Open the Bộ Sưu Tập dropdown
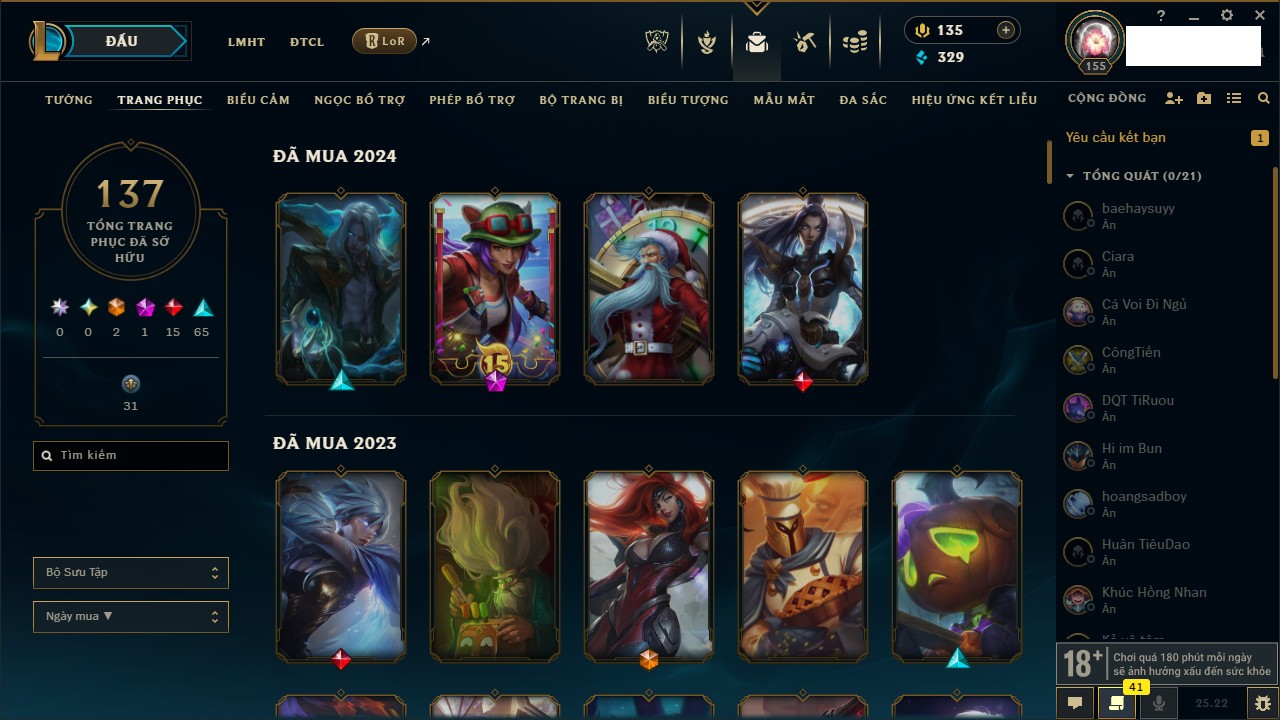Image resolution: width=1280 pixels, height=720 pixels. pyautogui.click(x=131, y=573)
